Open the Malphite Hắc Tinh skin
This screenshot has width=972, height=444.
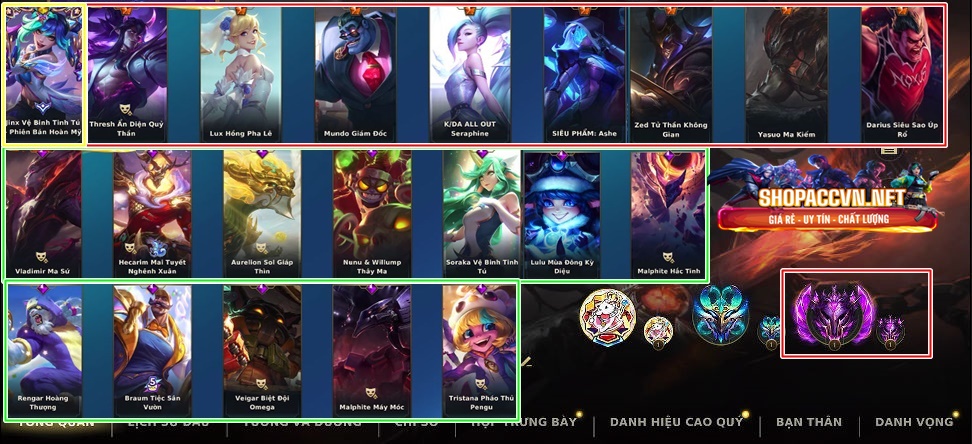click(x=668, y=214)
